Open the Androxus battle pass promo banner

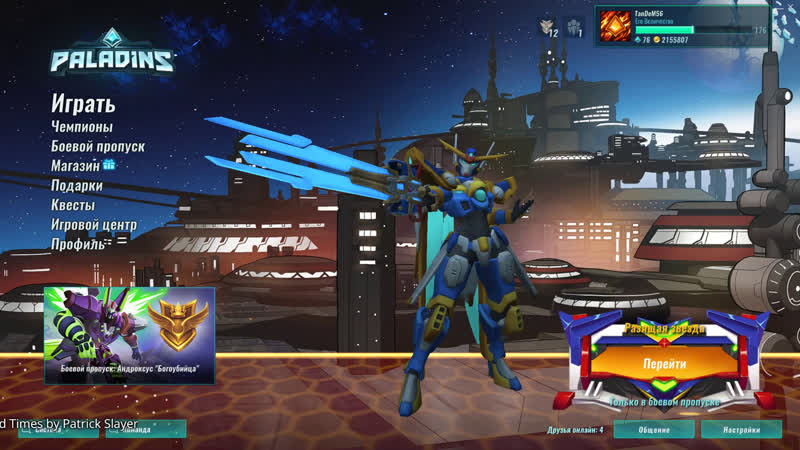point(129,336)
